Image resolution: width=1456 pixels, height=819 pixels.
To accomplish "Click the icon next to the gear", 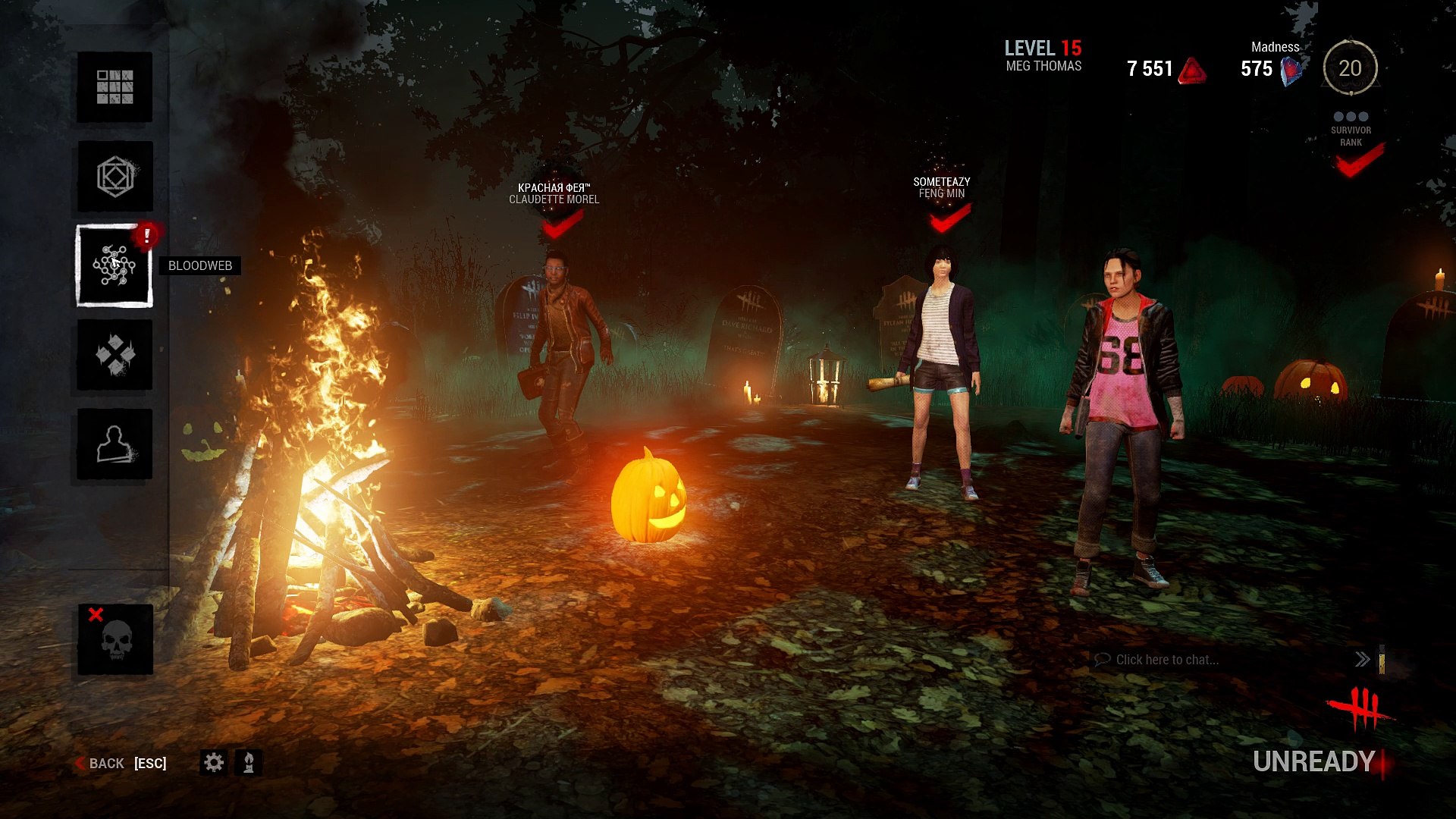I will coord(249,762).
